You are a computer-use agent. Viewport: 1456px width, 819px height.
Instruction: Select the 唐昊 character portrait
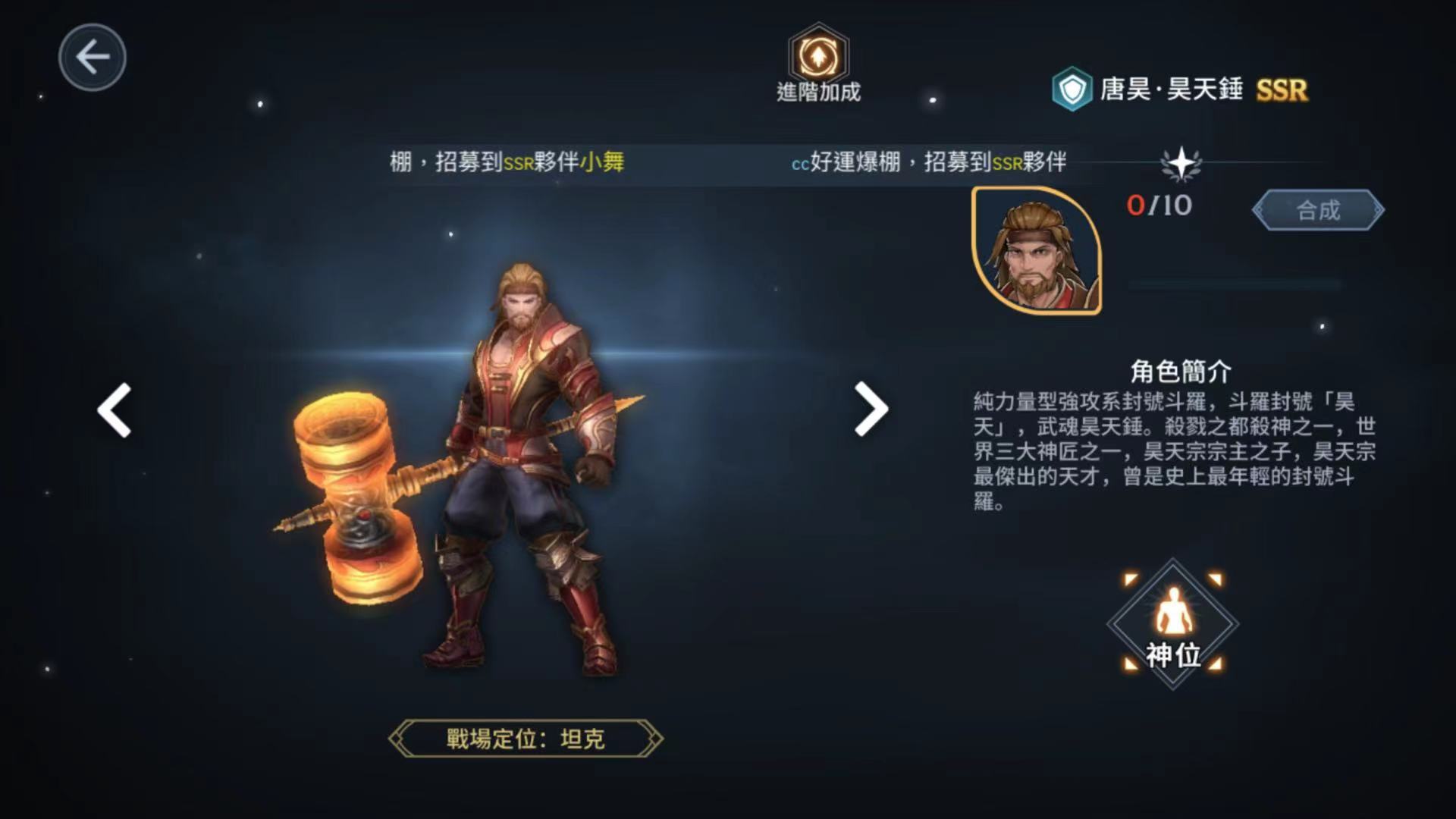click(1037, 250)
